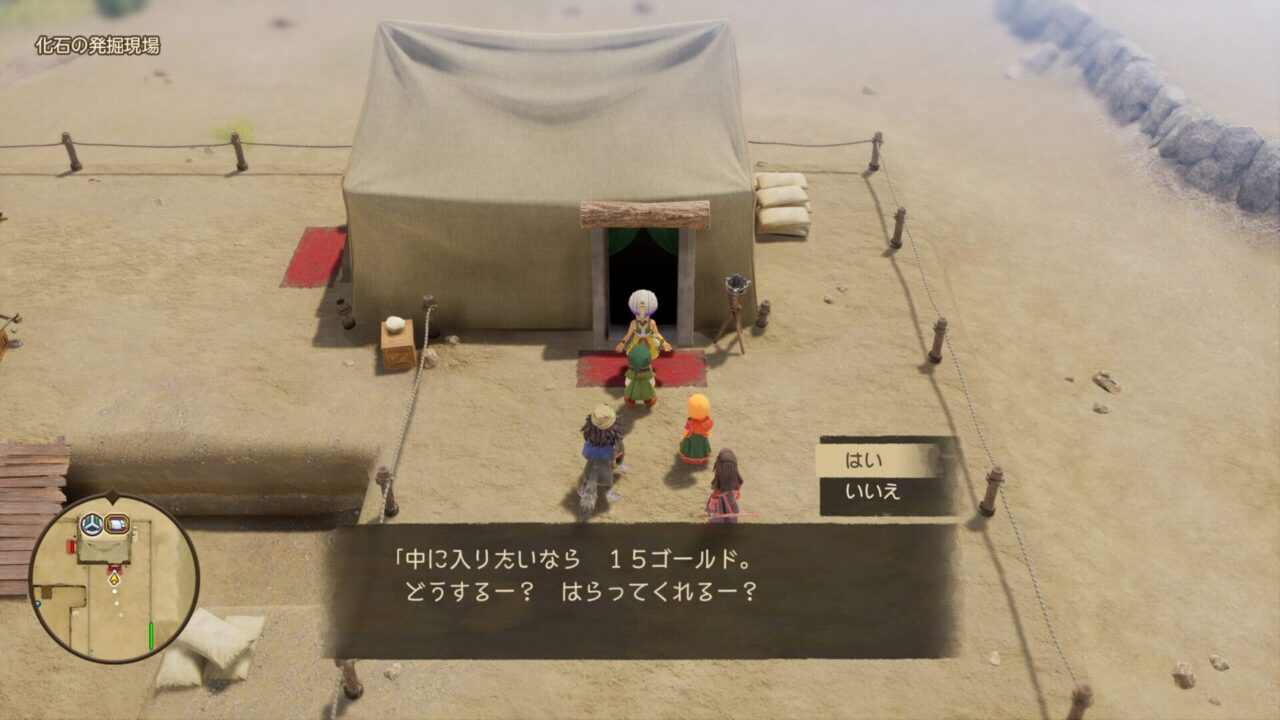Screen dimensions: 1280x720
Task: Advance the 15 gold dialogue box
Action: [642, 589]
